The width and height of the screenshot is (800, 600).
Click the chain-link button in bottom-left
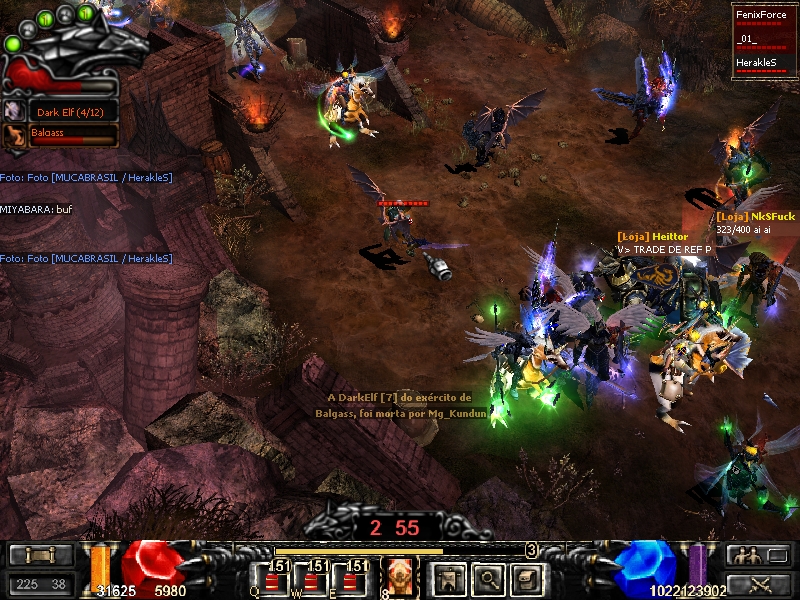pos(41,555)
